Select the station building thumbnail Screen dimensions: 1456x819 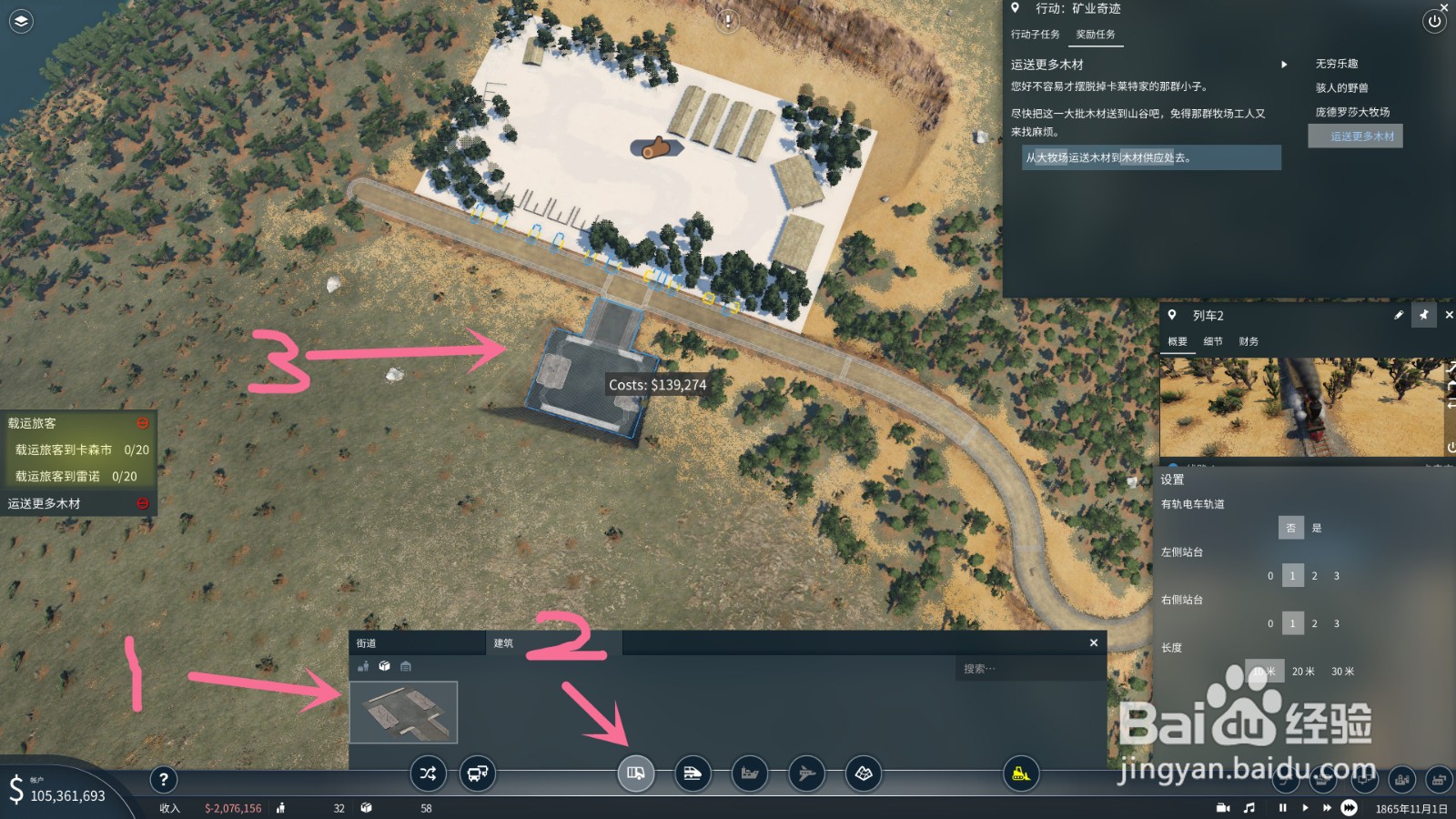click(x=403, y=713)
